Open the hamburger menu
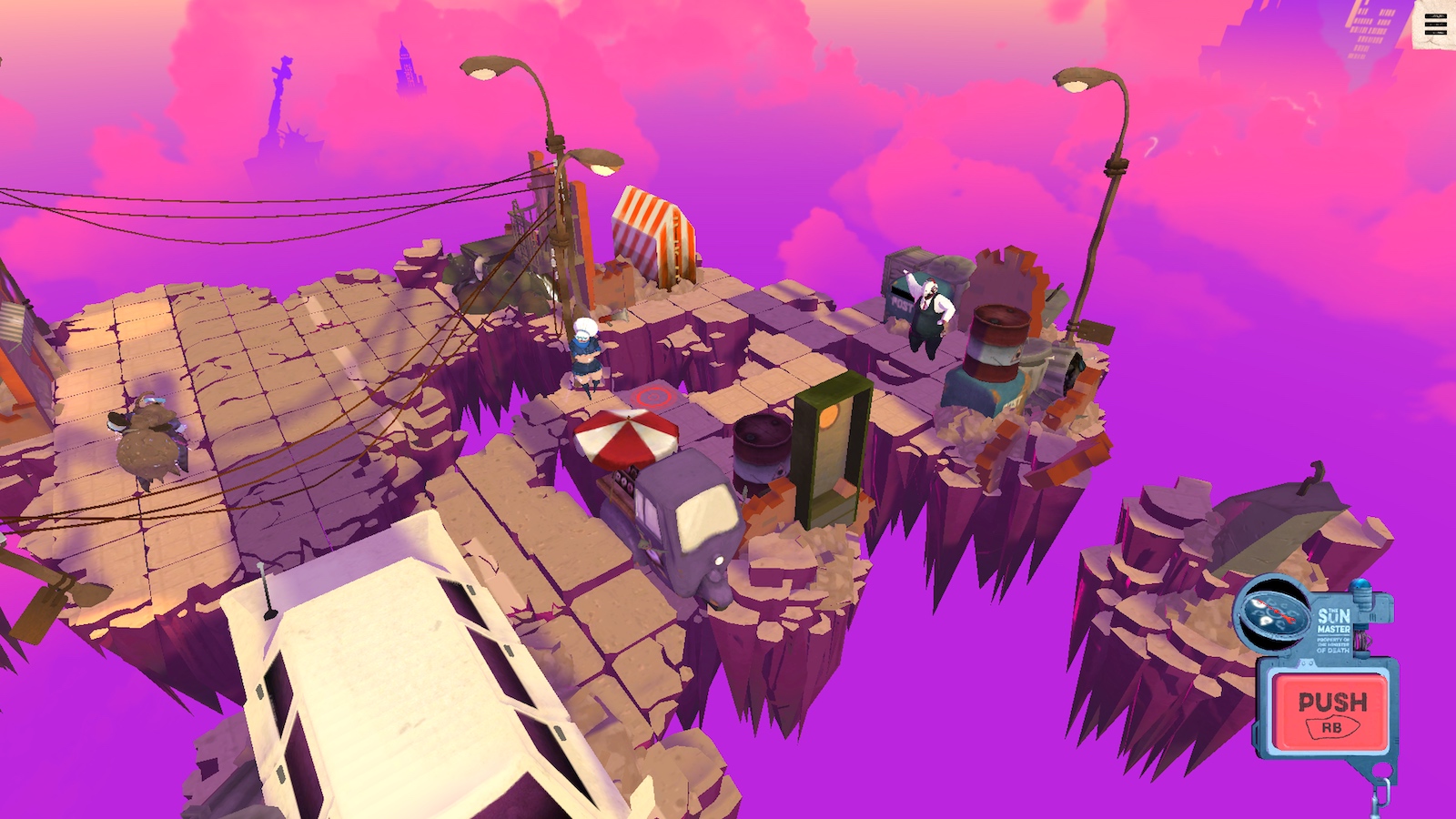The height and width of the screenshot is (819, 1456). [x=1434, y=25]
